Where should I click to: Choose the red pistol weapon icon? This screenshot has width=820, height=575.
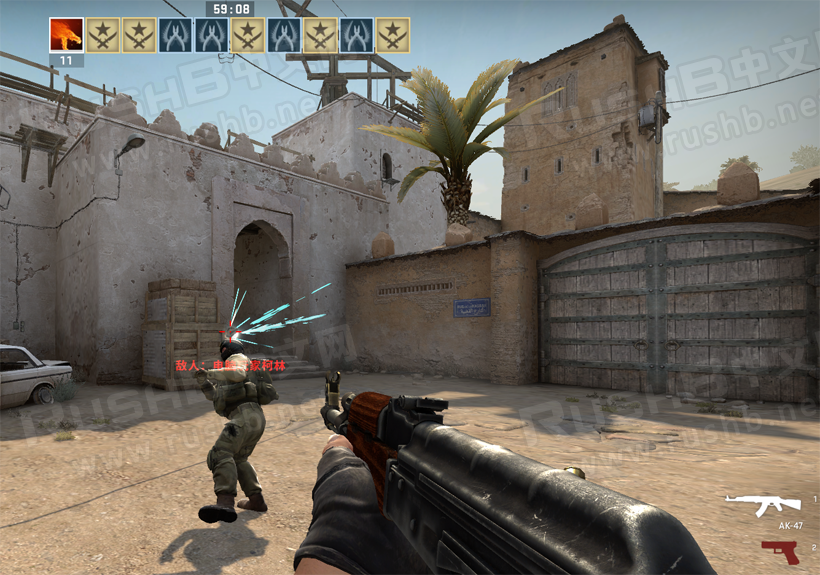pyautogui.click(x=779, y=551)
